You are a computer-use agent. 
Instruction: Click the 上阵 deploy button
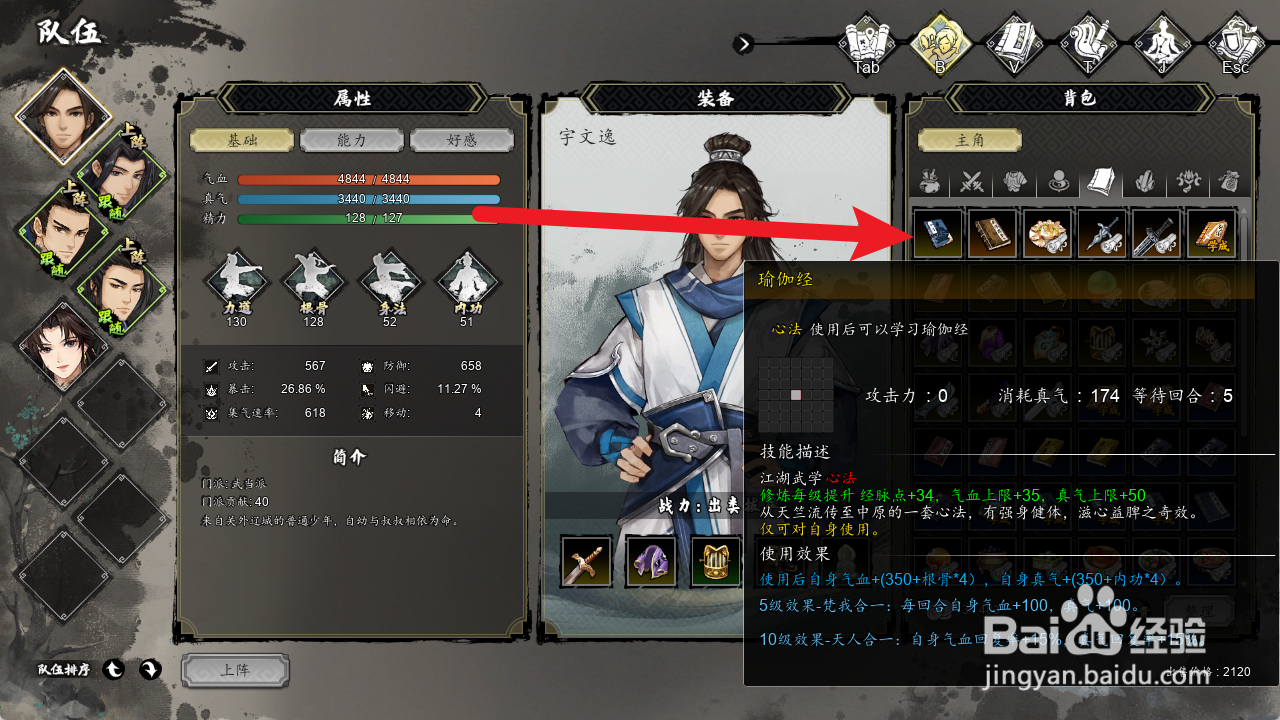236,671
